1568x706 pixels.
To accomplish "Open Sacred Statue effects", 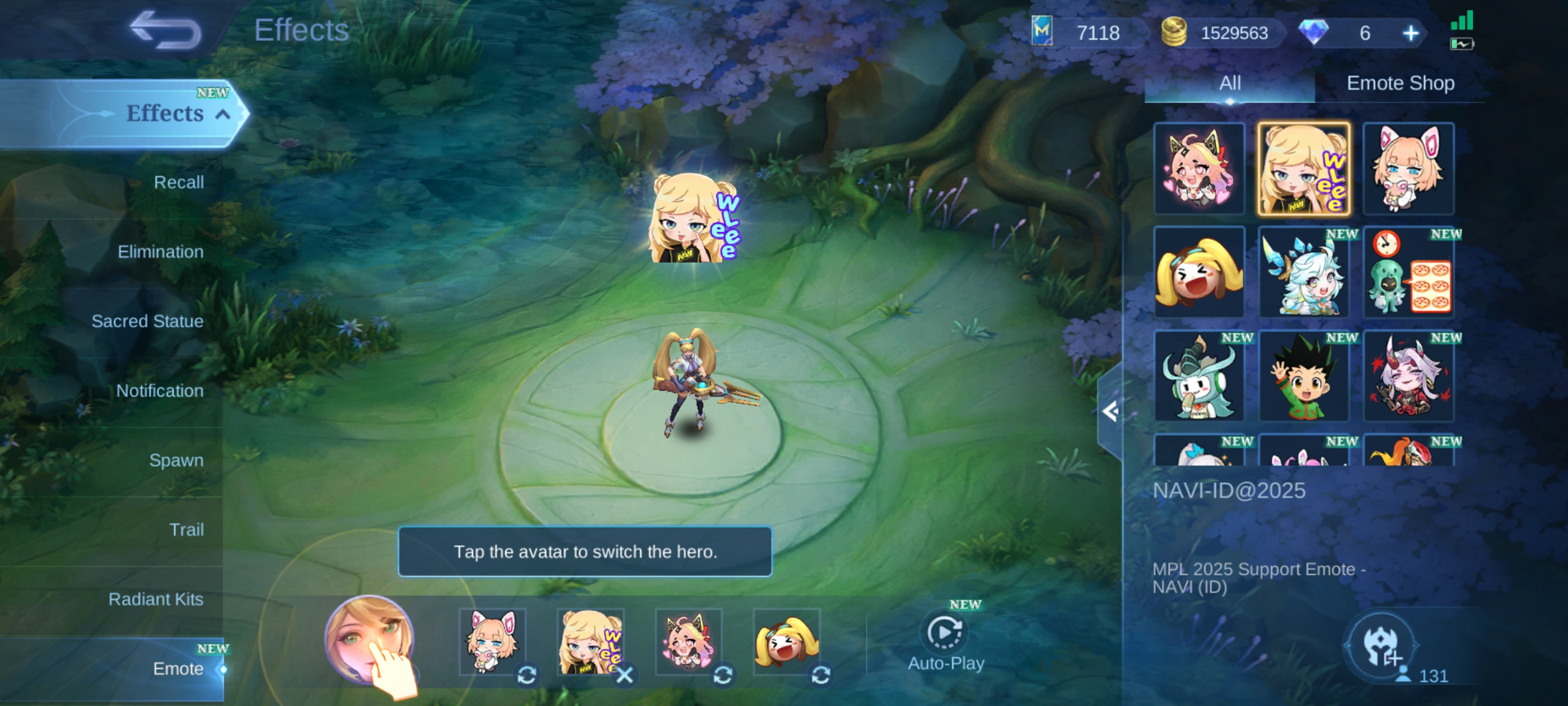I will pos(147,321).
